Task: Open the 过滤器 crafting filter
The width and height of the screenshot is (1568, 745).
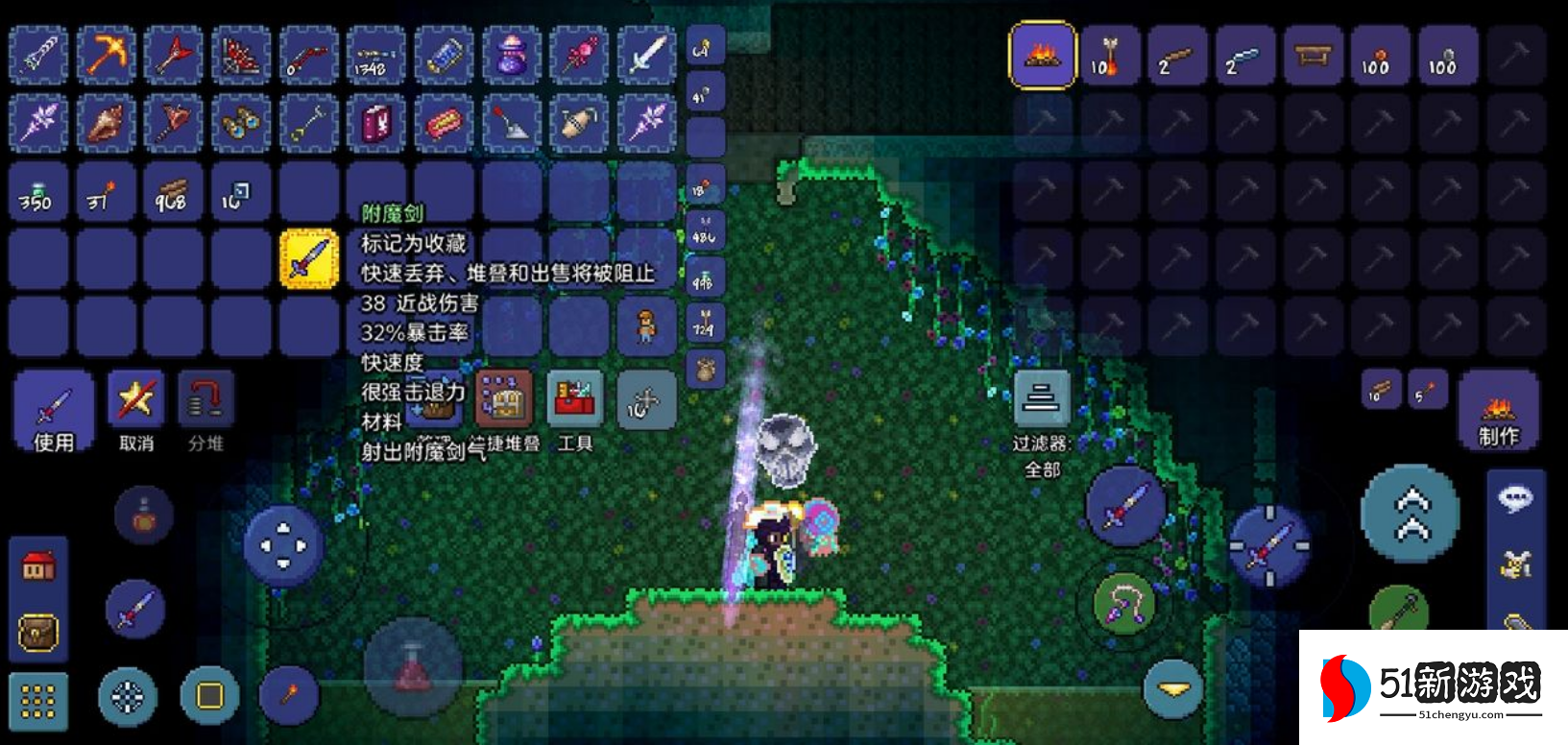Action: pos(1042,399)
